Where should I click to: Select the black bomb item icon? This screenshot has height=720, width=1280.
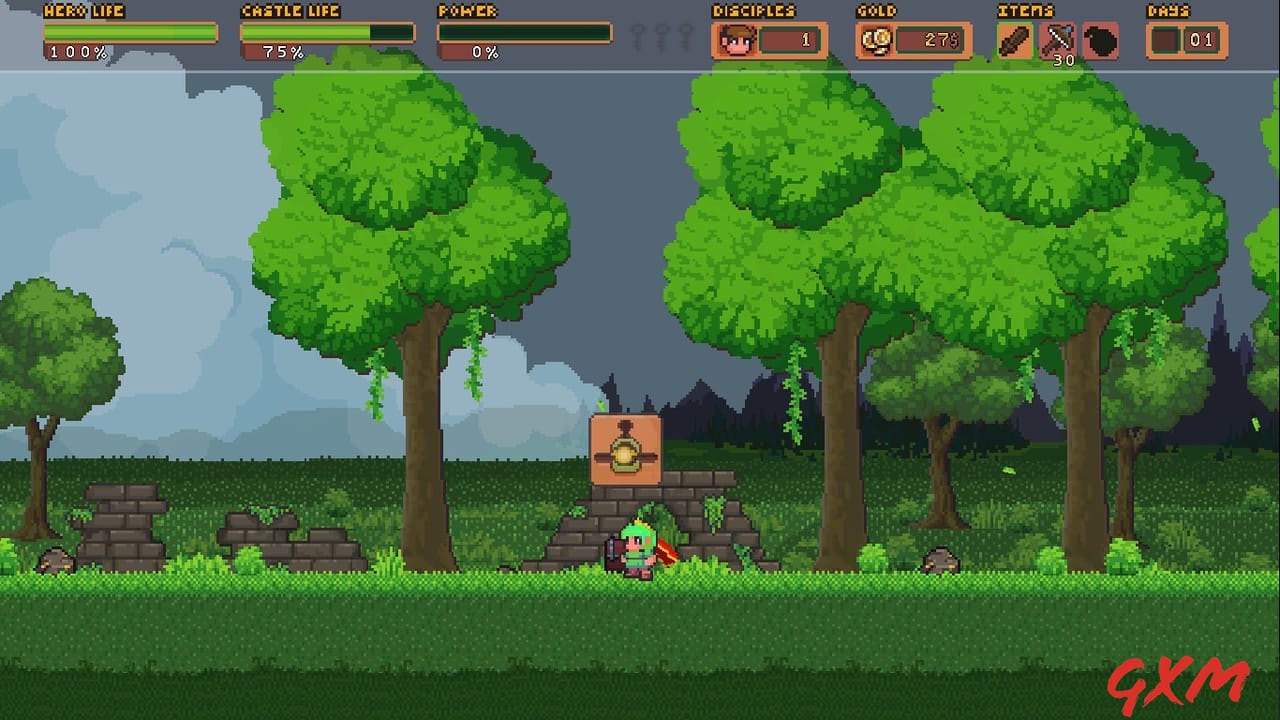coord(1100,41)
